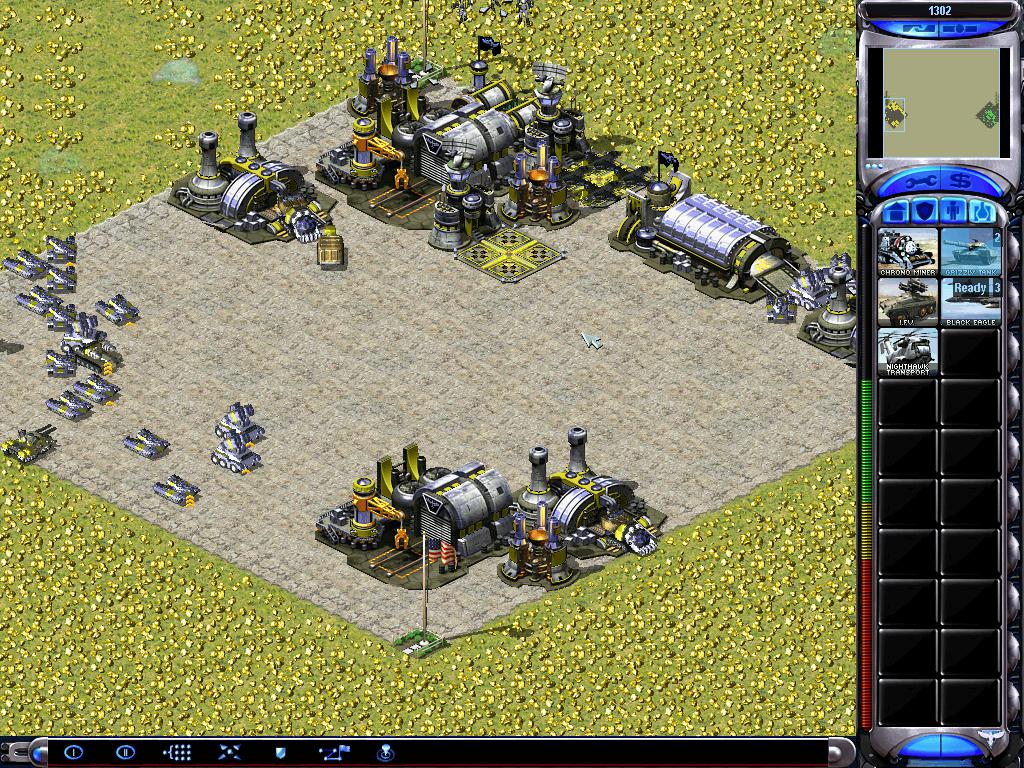Queue a Chrono Miner for production

pyautogui.click(x=908, y=252)
